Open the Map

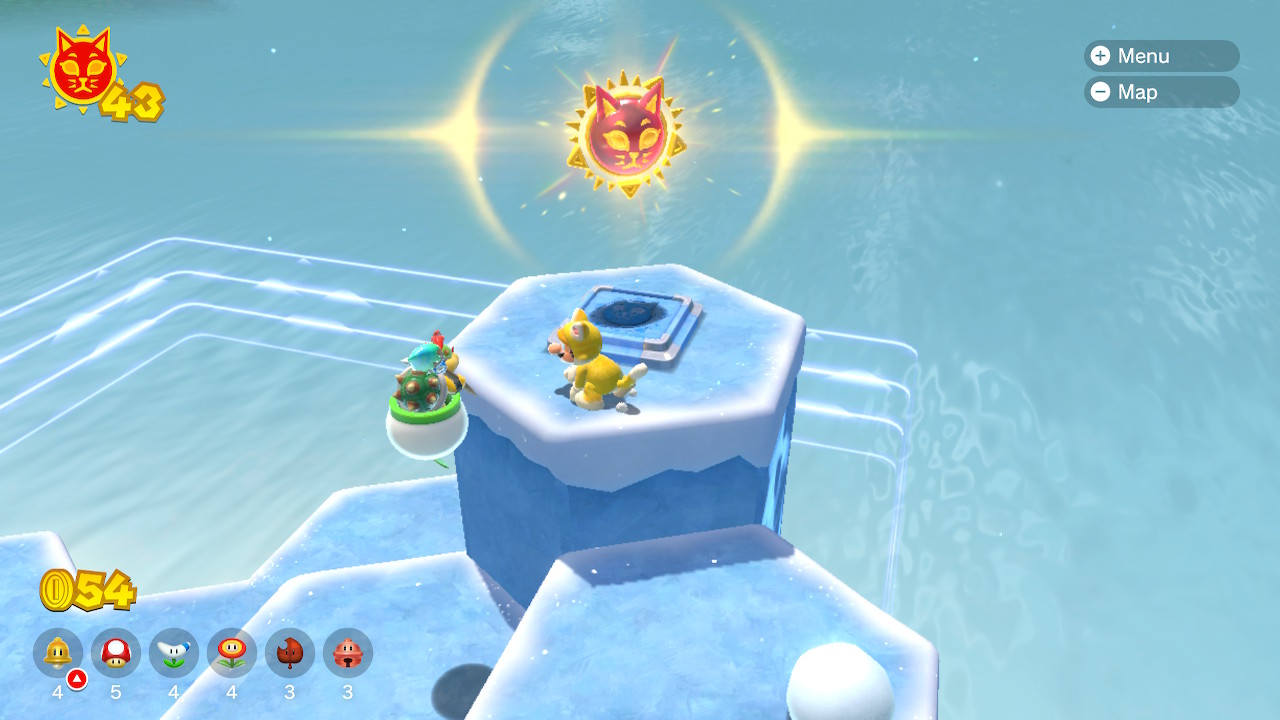tap(1160, 92)
